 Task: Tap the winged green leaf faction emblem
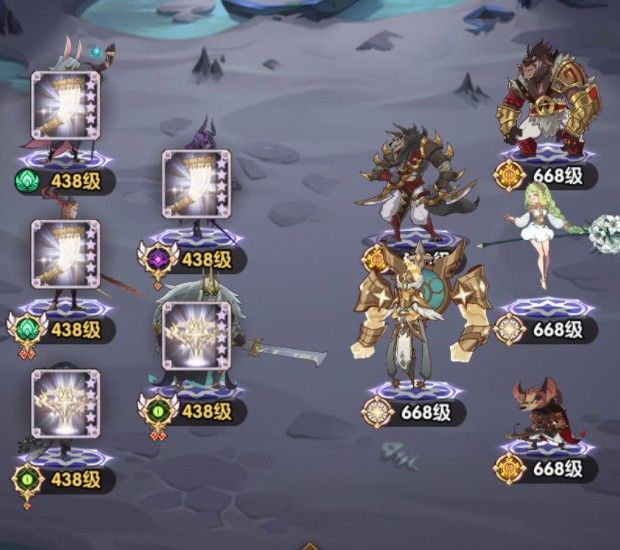coord(29,328)
